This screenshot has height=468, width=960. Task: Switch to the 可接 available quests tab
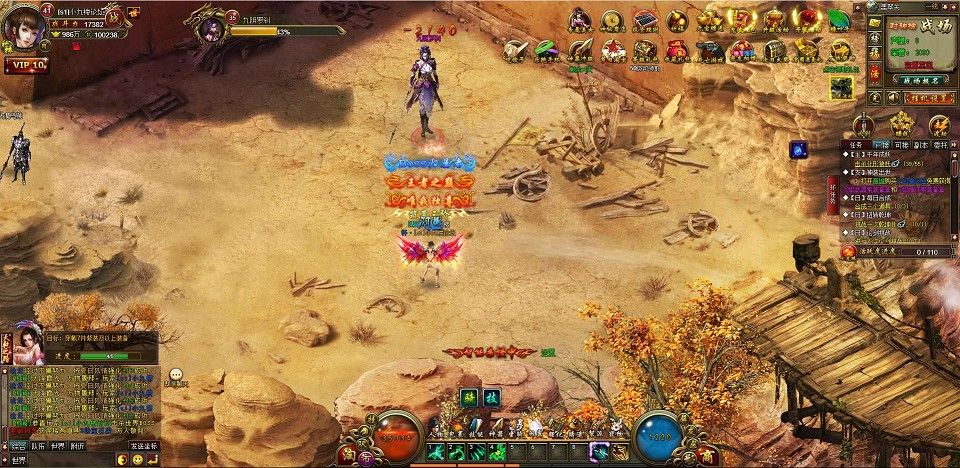coord(902,144)
